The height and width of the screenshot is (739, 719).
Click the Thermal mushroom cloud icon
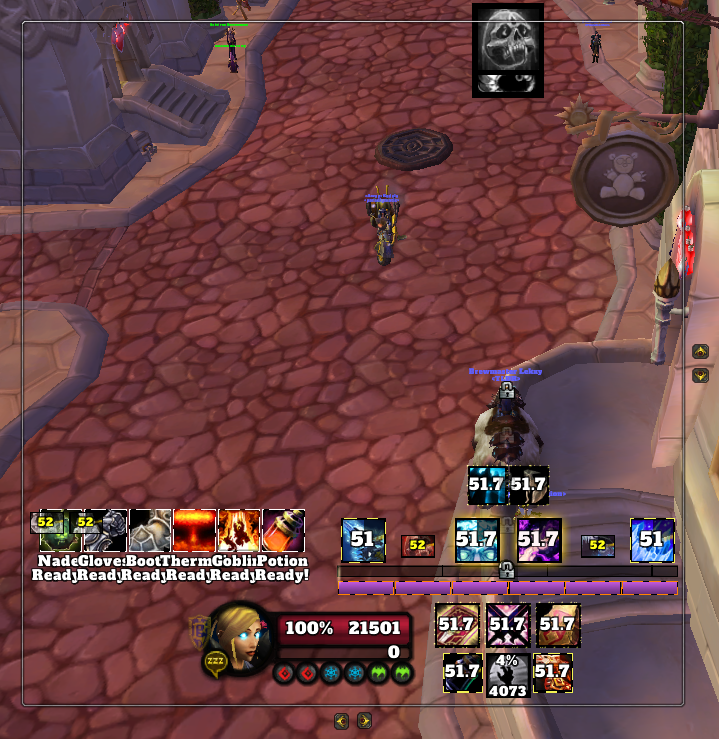(194, 530)
